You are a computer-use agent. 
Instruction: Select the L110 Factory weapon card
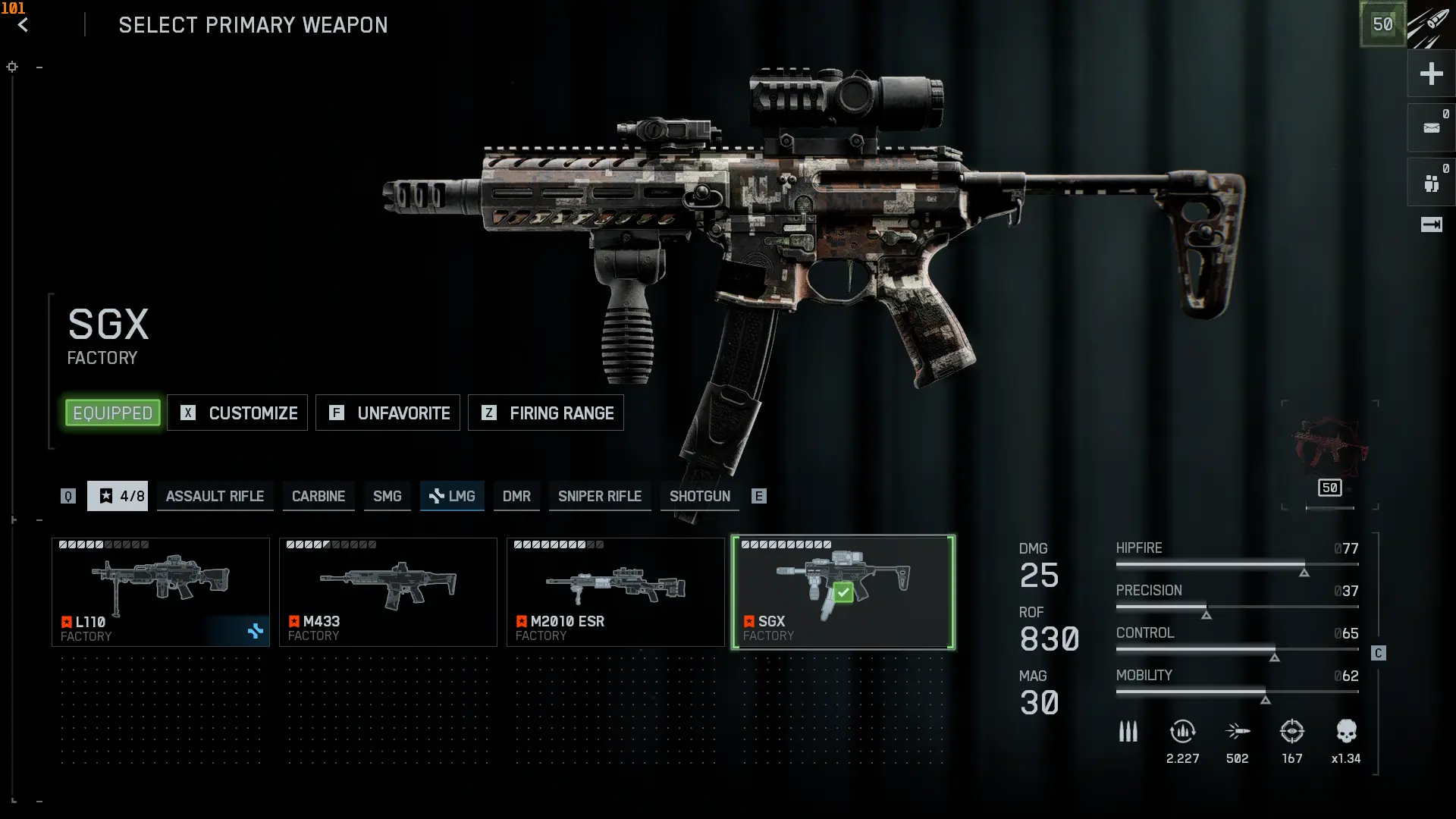161,592
